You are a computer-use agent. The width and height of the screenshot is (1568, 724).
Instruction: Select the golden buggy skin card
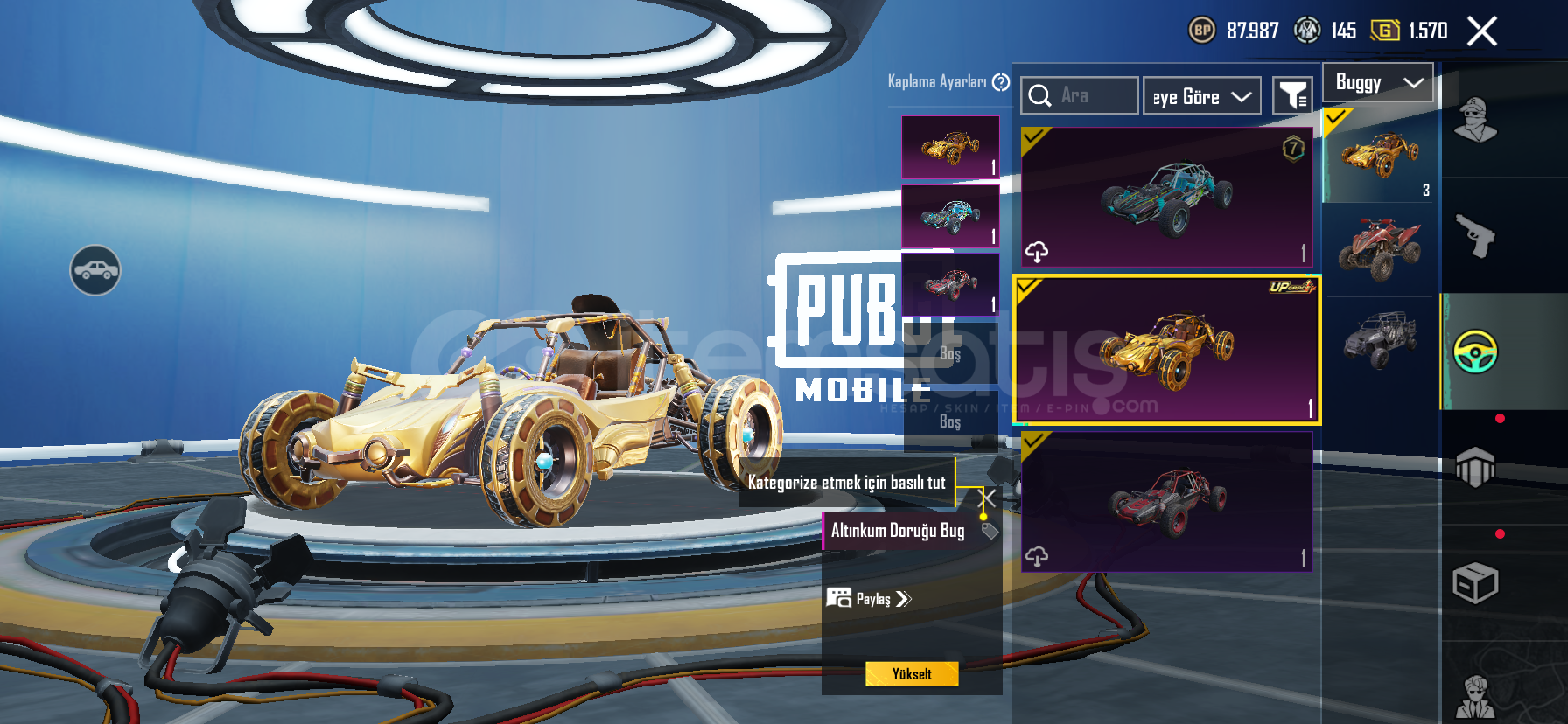[1166, 350]
